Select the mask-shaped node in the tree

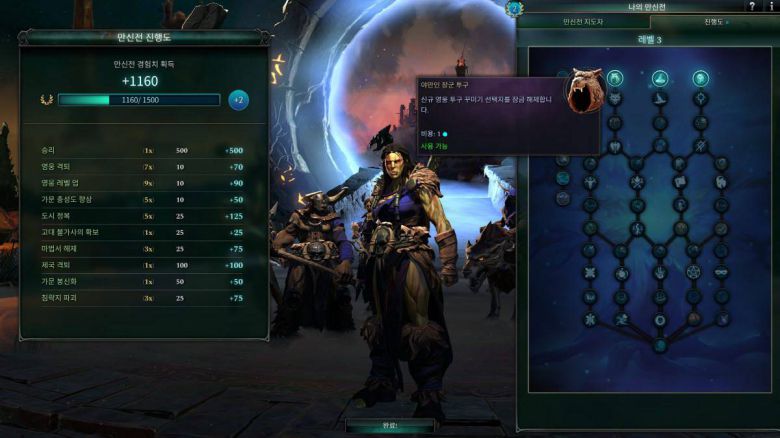pos(721,272)
